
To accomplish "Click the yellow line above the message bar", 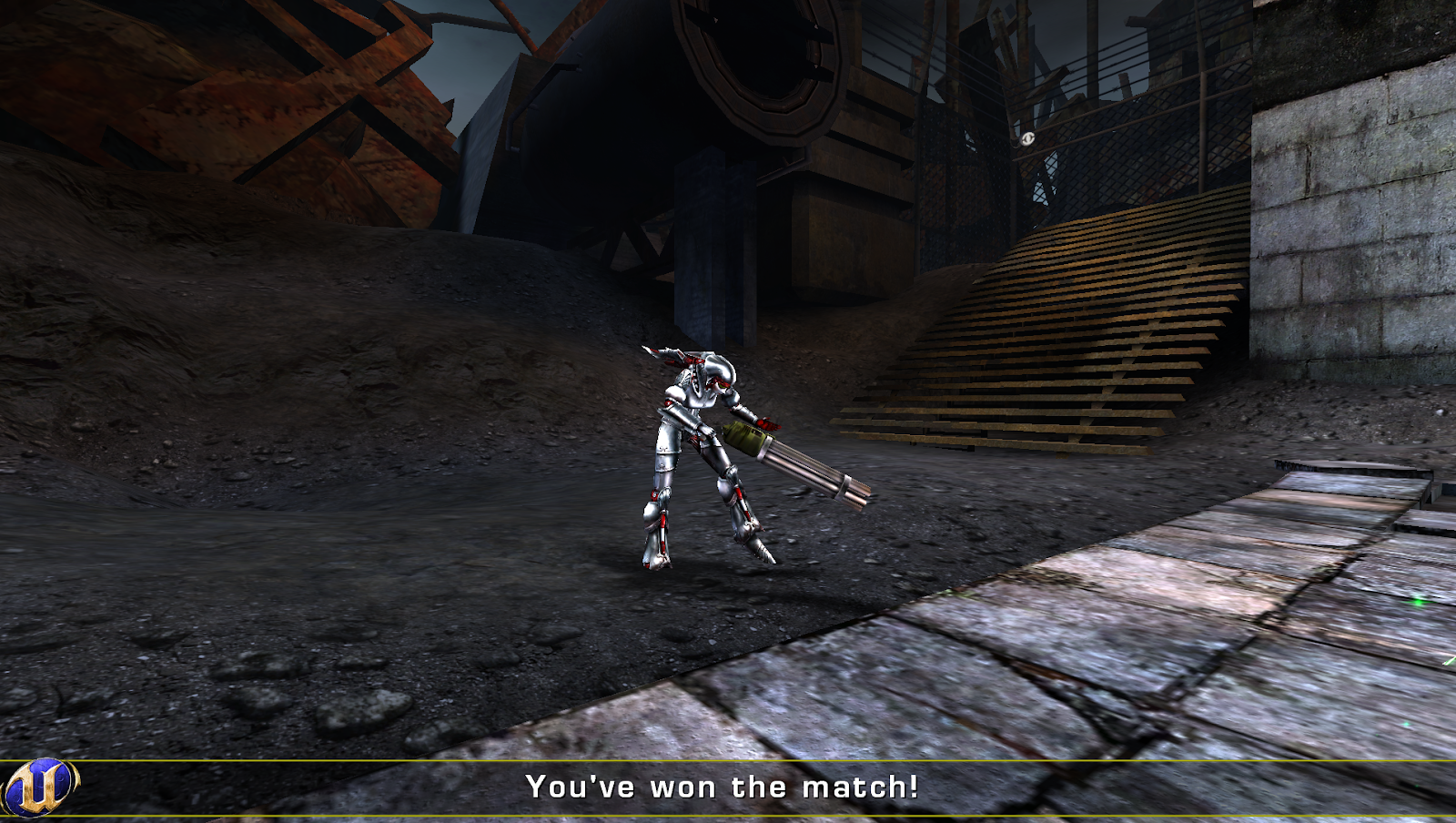I will [728, 762].
